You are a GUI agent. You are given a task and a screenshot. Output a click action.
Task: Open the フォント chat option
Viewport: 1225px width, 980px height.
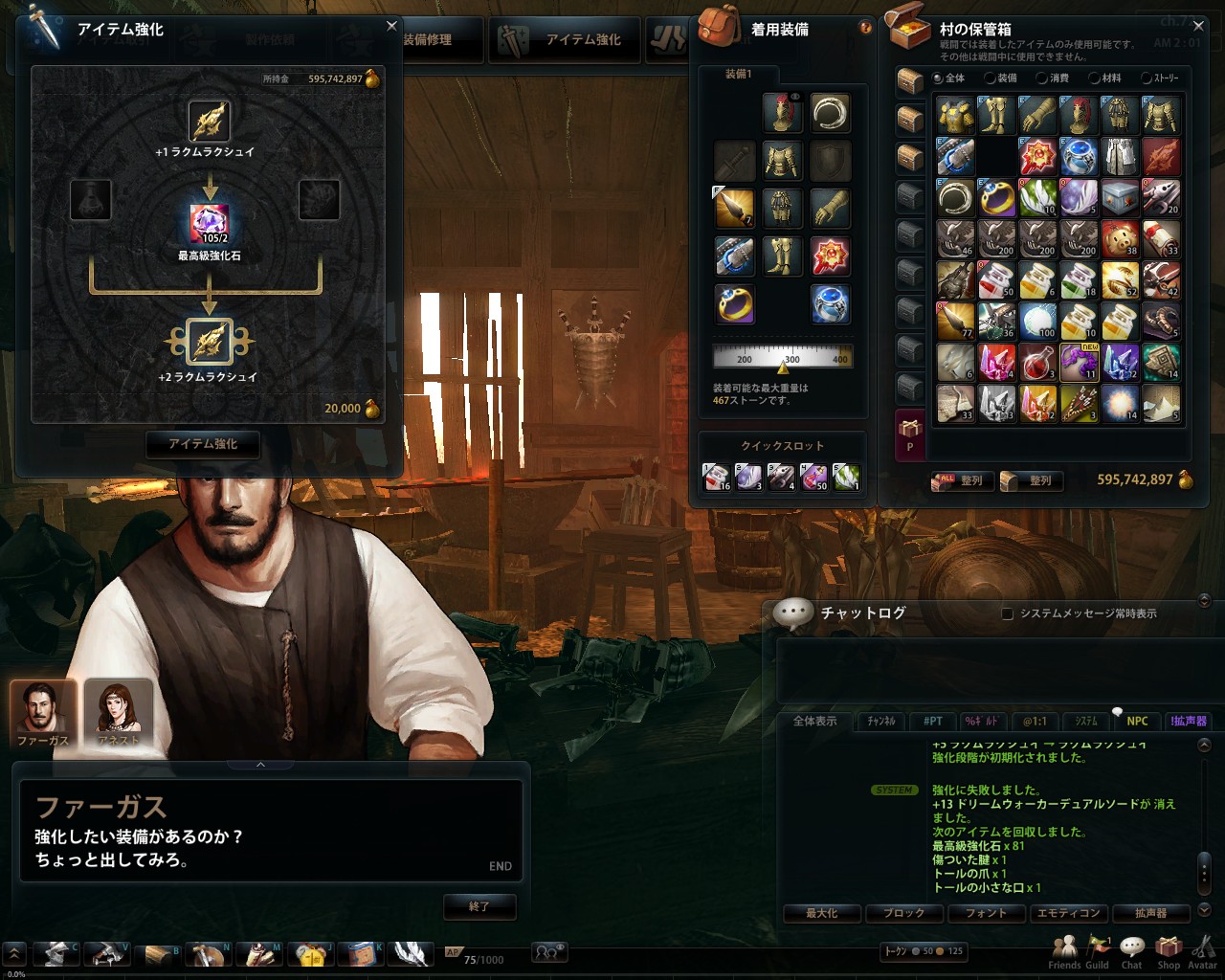coord(986,913)
